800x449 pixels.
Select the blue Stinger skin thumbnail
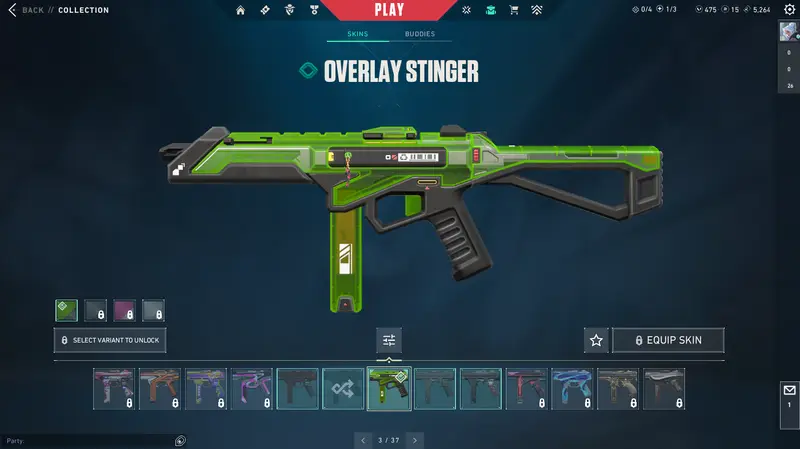[572, 388]
